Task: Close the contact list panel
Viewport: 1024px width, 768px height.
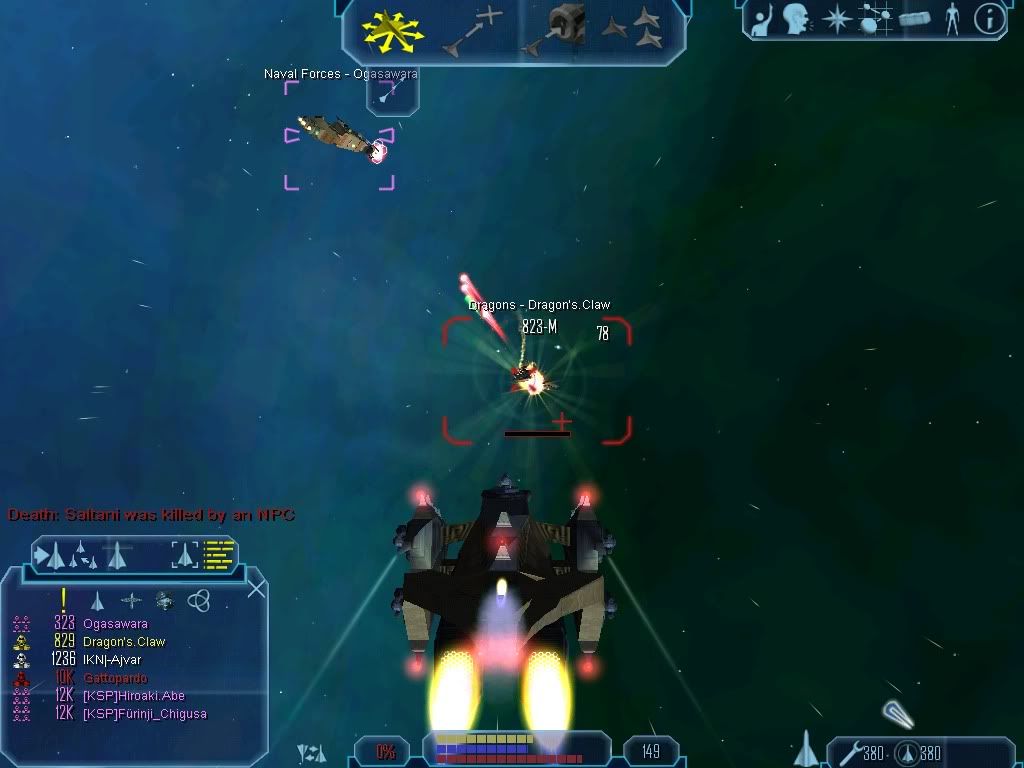Action: pos(257,589)
